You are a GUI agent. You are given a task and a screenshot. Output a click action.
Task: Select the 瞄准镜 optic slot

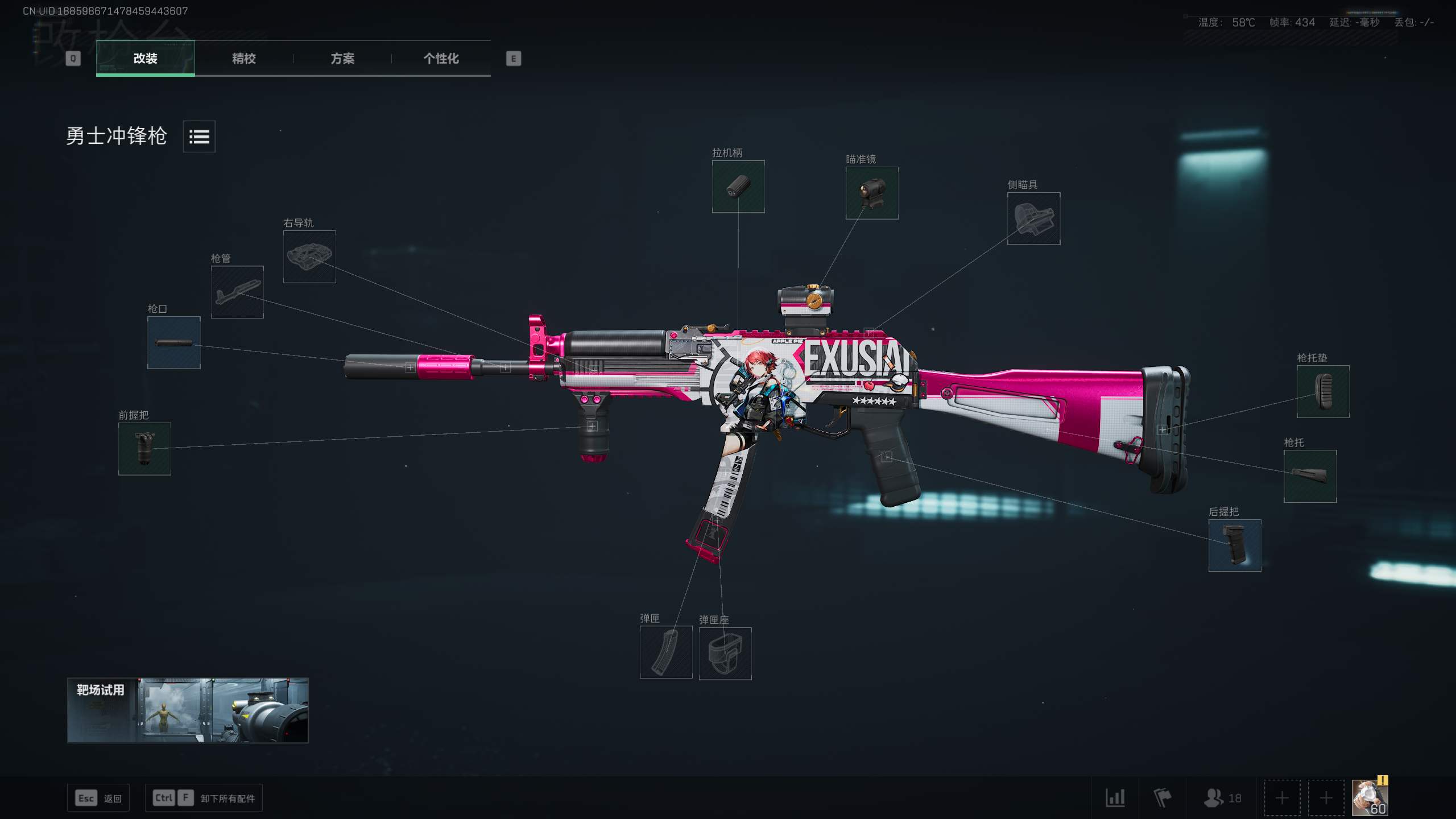872,193
